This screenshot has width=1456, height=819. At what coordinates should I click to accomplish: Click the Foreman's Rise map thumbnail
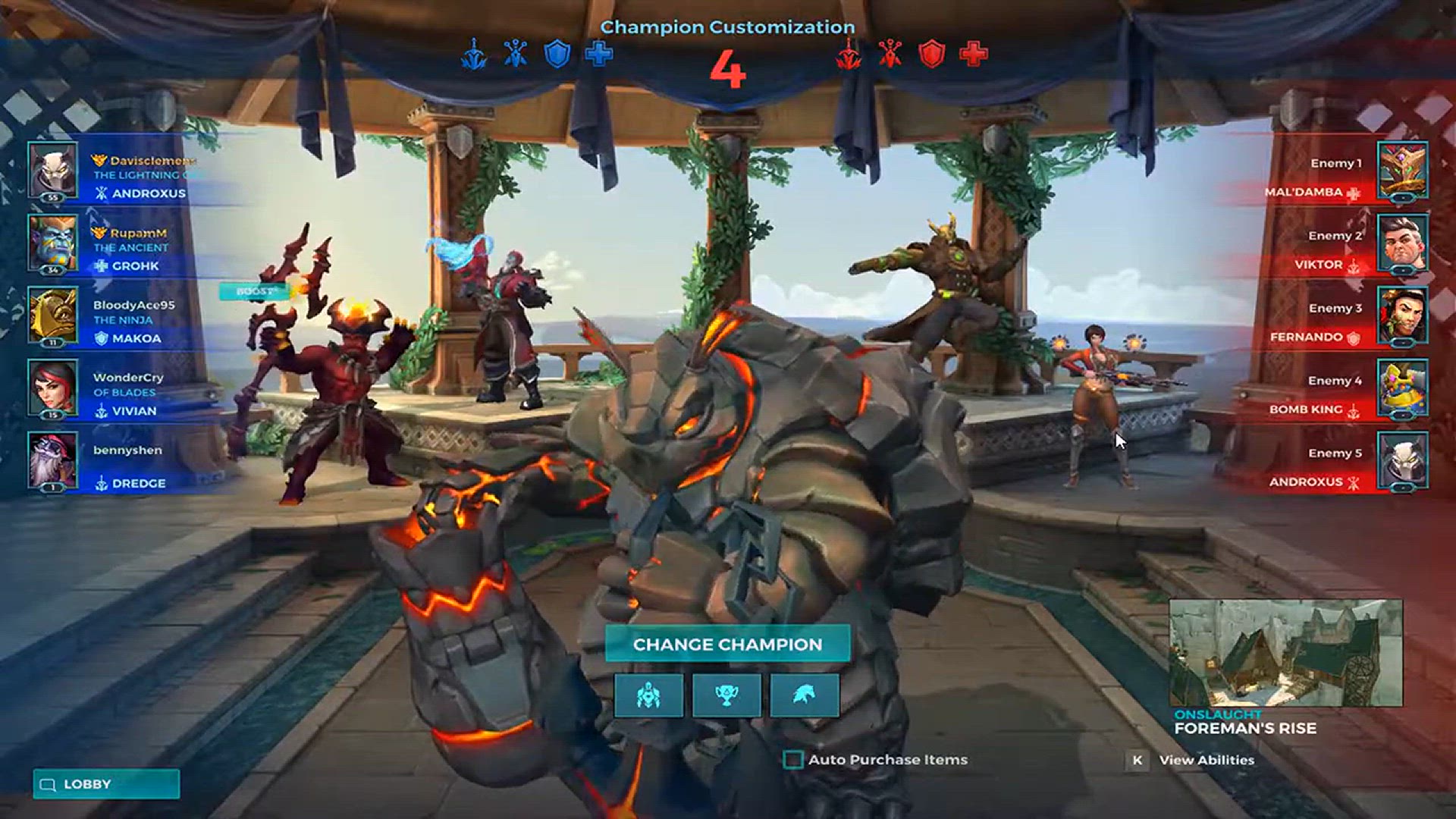[x=1285, y=653]
